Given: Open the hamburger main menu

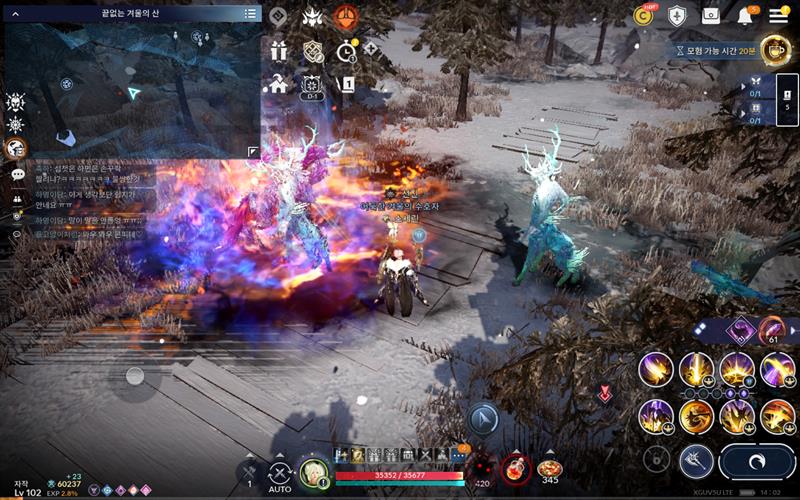Looking at the screenshot, I should click(778, 15).
